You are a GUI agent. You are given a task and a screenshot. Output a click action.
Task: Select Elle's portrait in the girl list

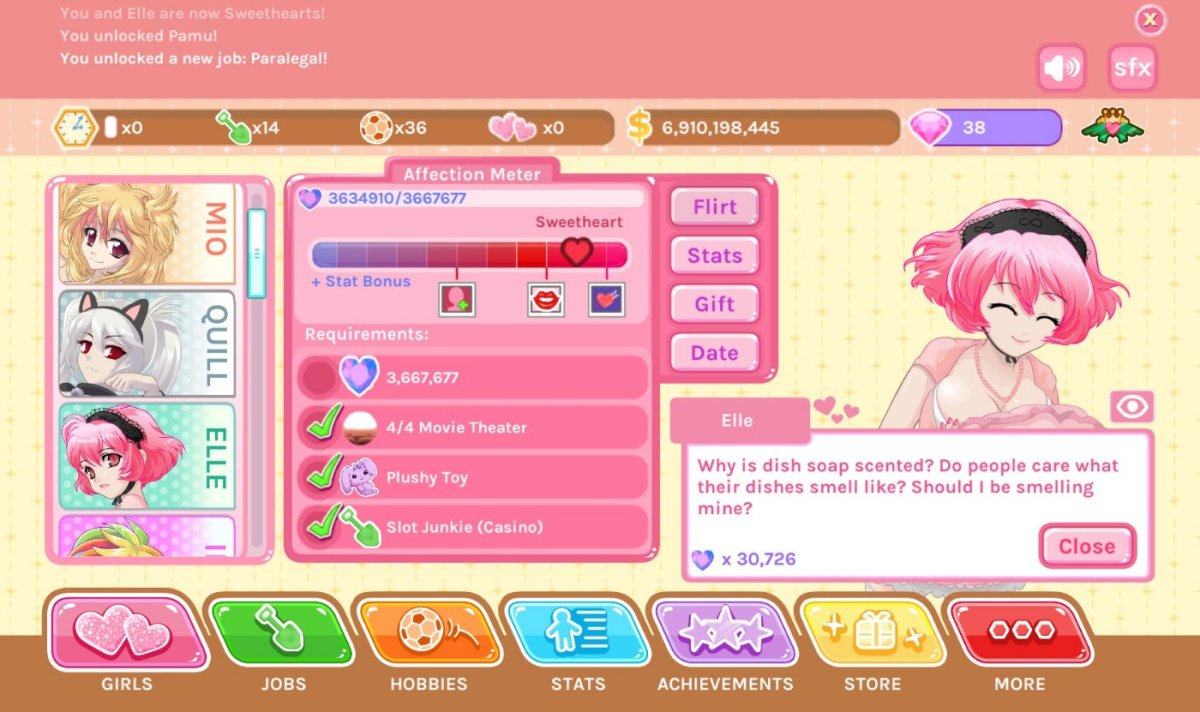click(x=147, y=455)
